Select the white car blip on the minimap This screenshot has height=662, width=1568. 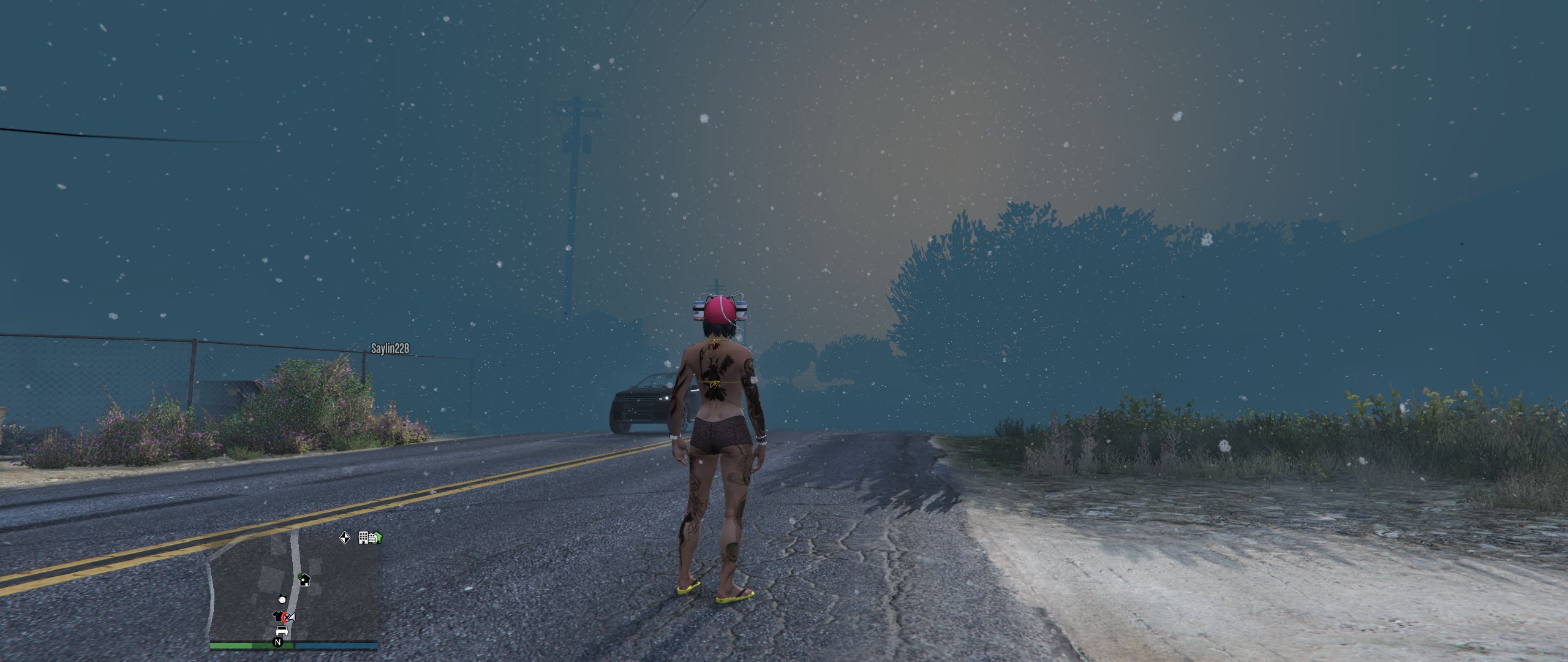click(x=282, y=631)
